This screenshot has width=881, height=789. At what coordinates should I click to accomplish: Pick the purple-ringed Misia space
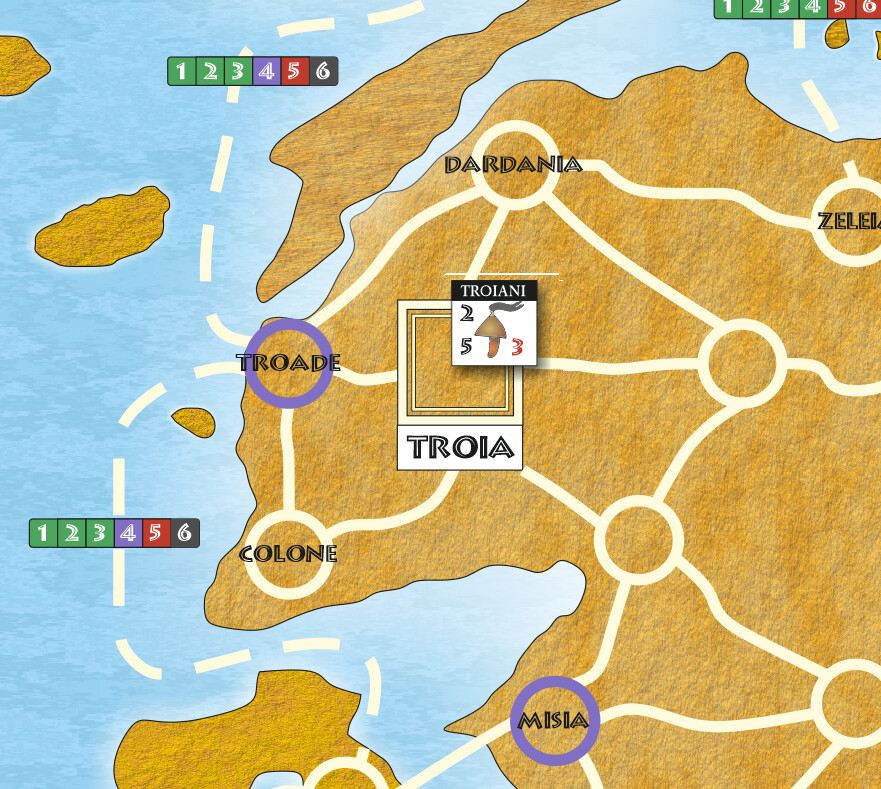555,721
